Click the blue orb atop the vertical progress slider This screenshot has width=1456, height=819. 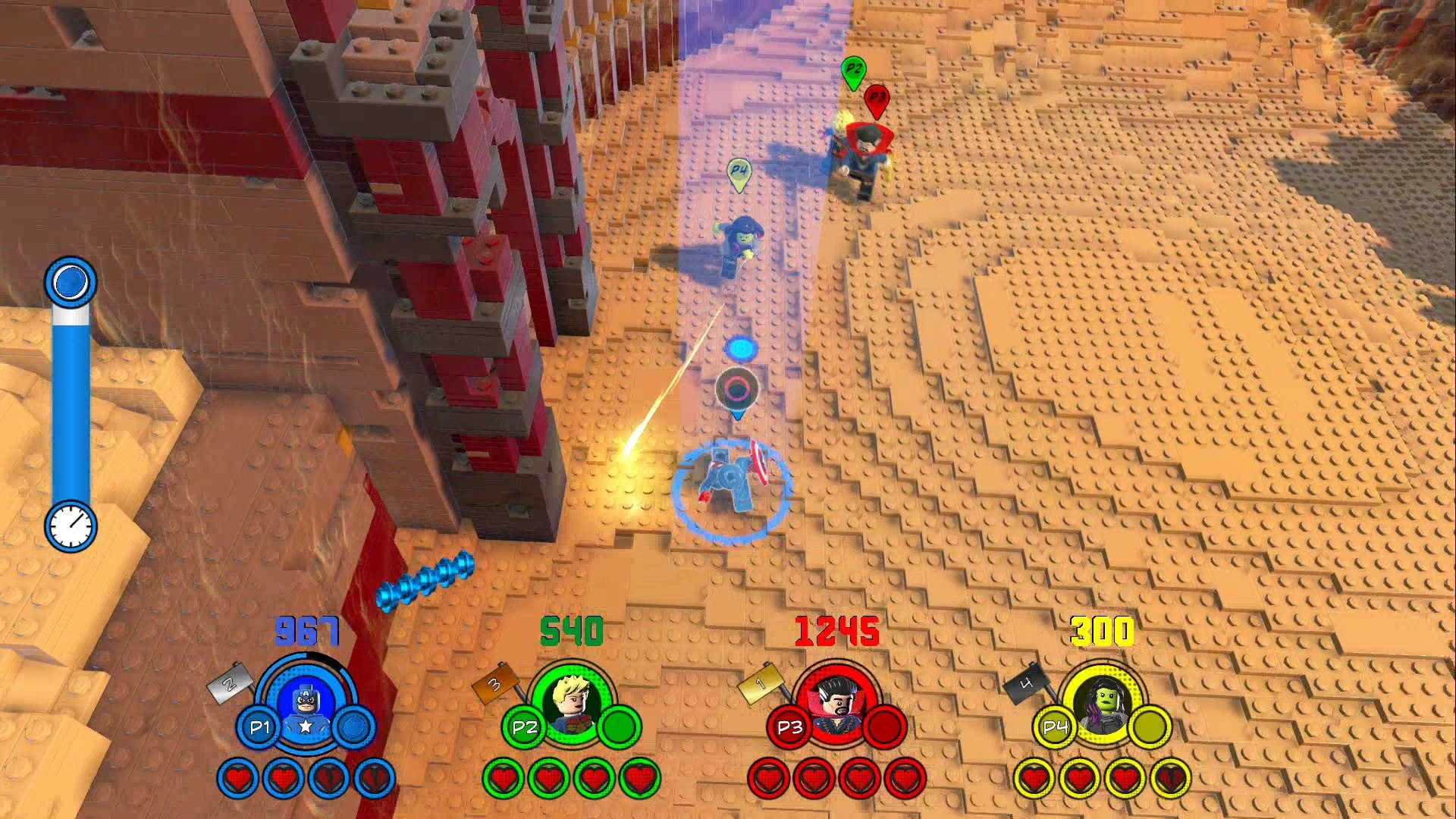[71, 281]
